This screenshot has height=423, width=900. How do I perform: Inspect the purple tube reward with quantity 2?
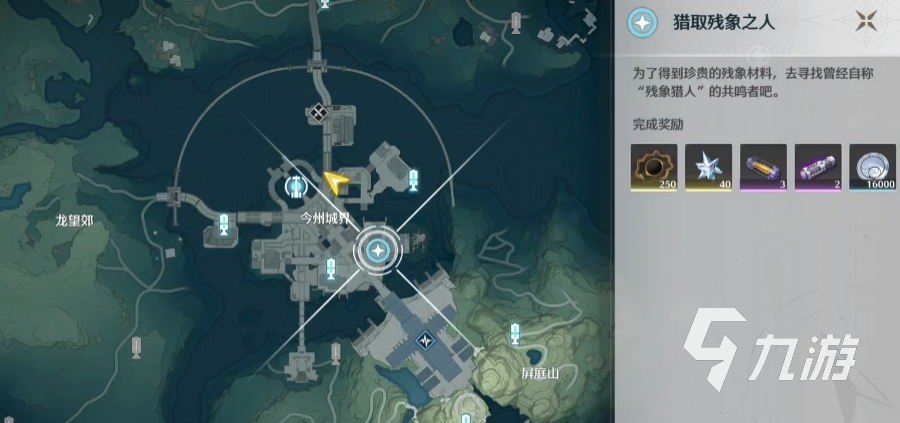click(x=818, y=167)
